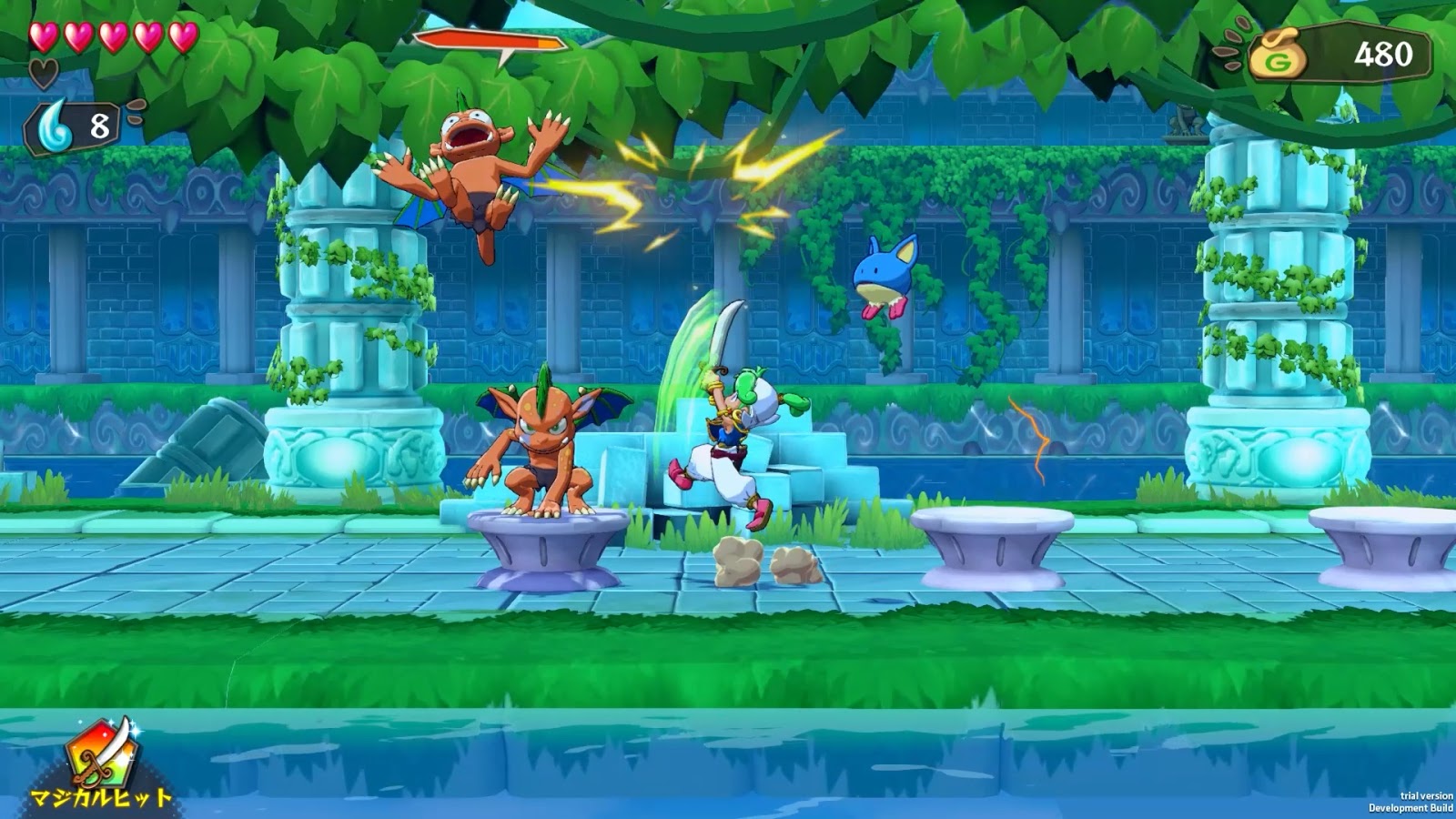The image size is (1456, 819).
Task: Click the third heart to toggle it
Action: tap(113, 38)
